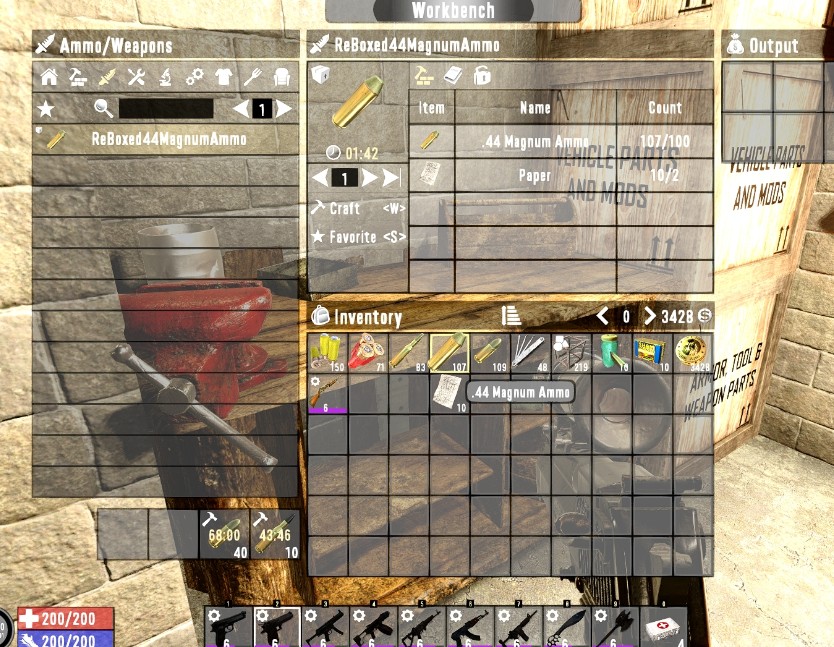Select the .44 Magnum Ammo inventory stack
This screenshot has height=647, width=834.
[447, 353]
